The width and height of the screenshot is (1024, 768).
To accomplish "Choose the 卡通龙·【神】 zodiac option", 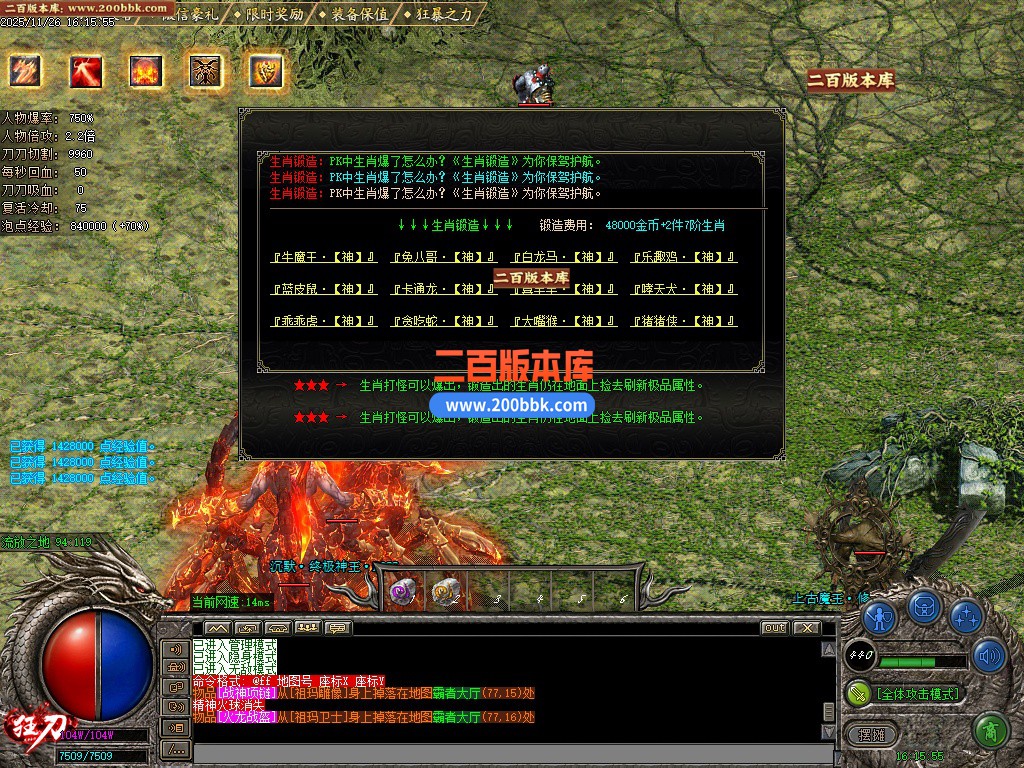I will point(444,289).
